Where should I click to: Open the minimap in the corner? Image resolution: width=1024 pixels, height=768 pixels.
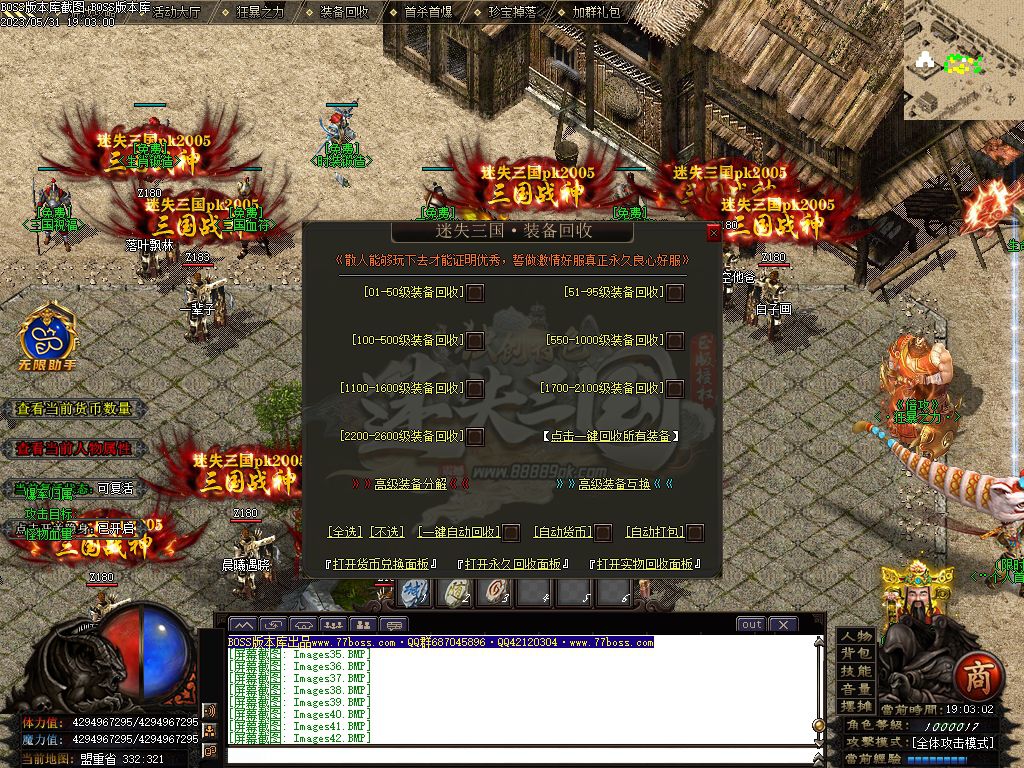pyautogui.click(x=963, y=60)
